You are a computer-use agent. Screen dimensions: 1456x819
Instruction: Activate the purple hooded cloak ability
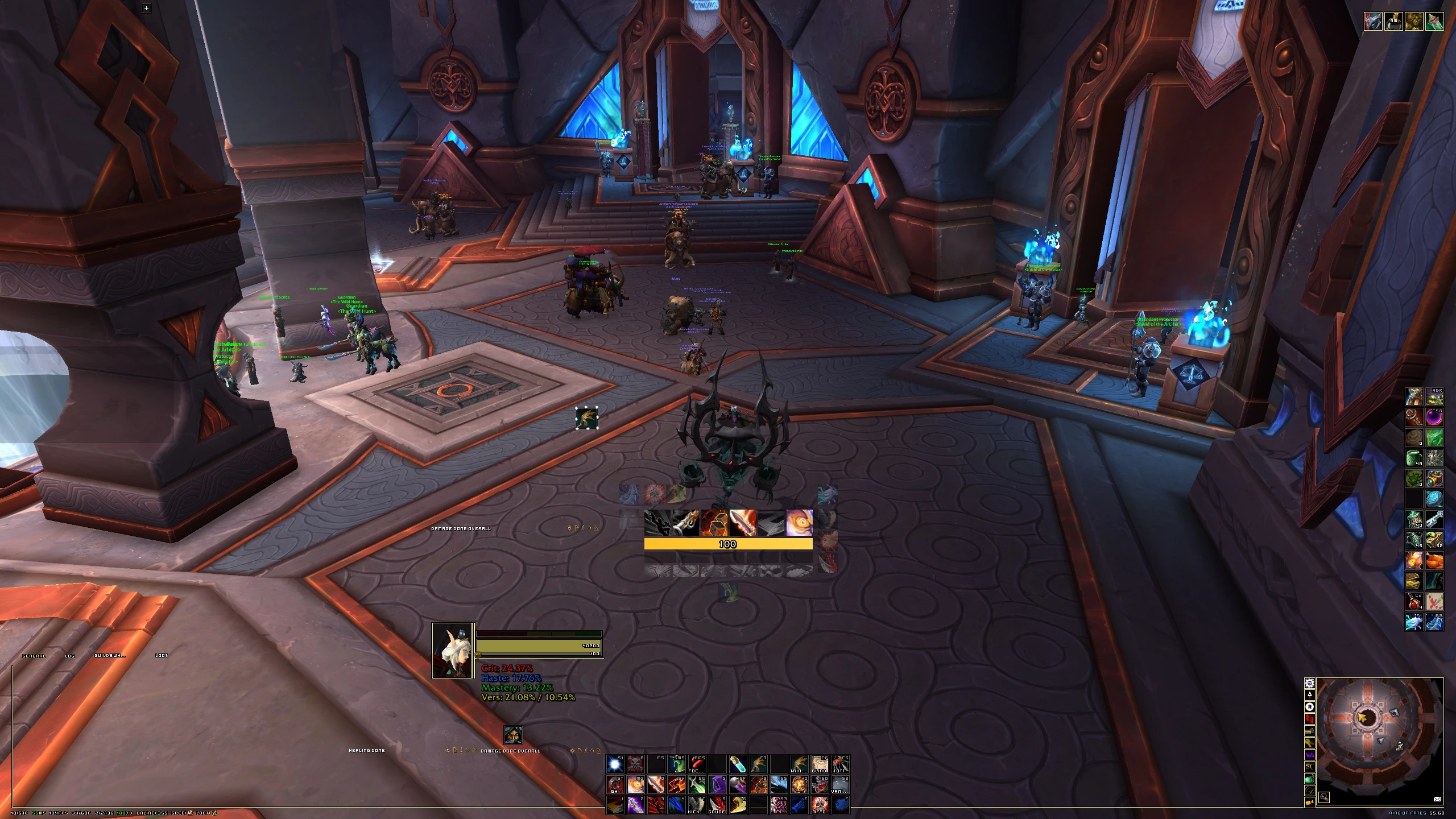[717, 785]
